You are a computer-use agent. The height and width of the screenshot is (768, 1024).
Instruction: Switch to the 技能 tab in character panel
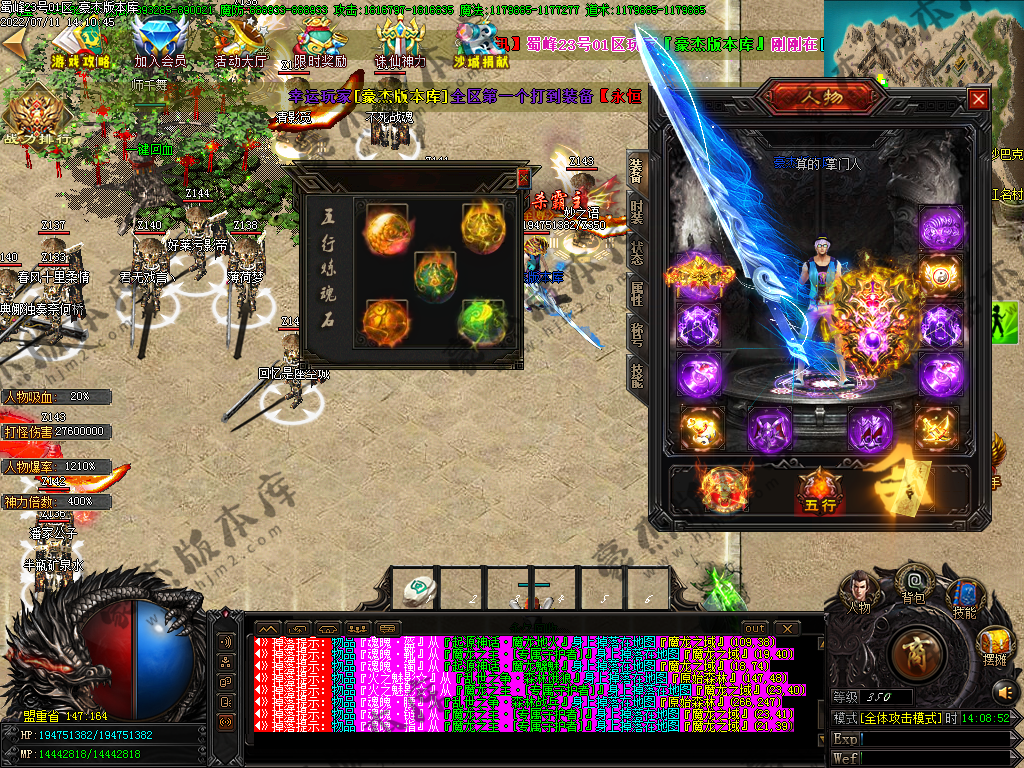coord(637,373)
